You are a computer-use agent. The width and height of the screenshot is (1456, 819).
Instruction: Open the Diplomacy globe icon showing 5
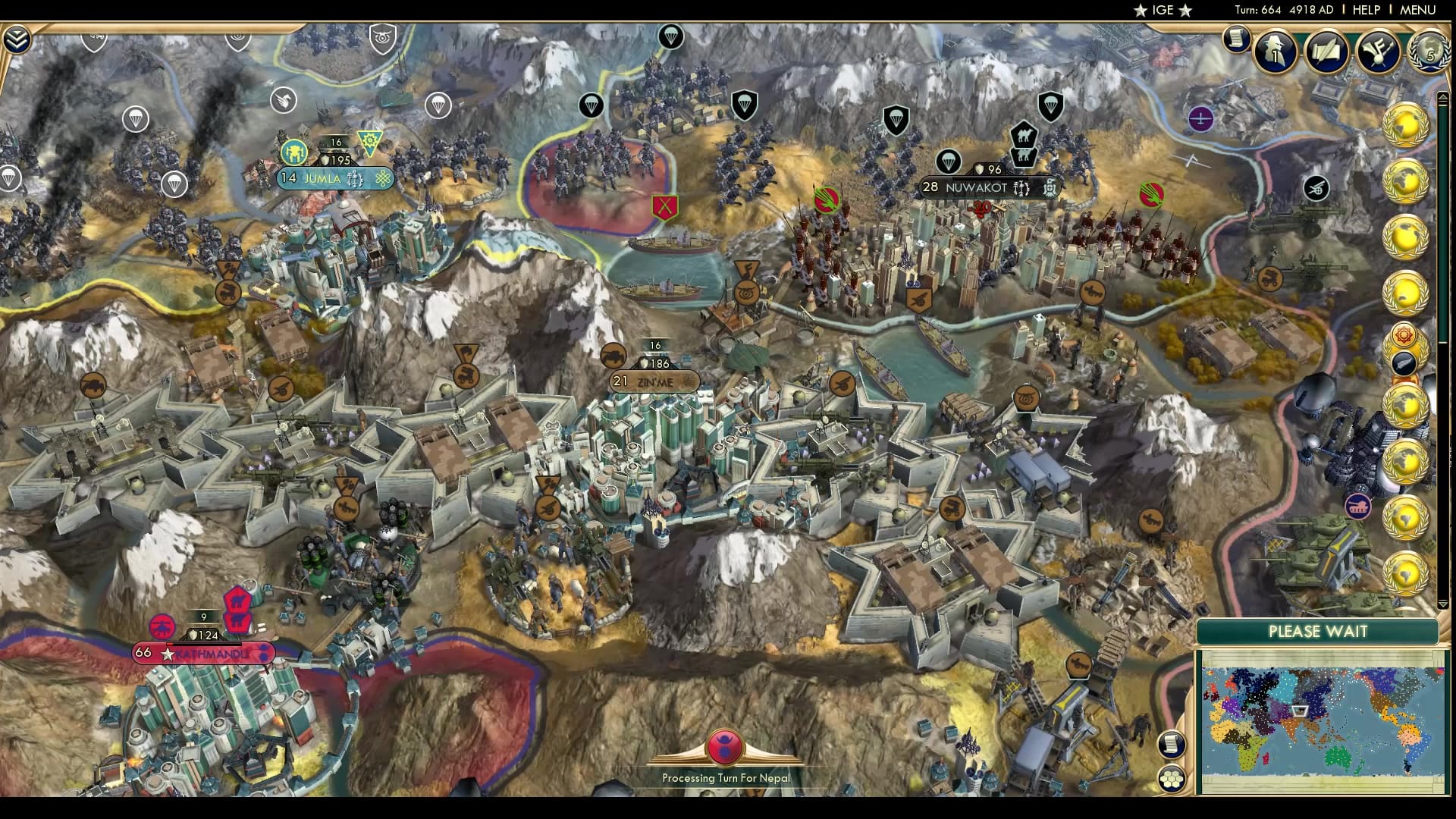pyautogui.click(x=1430, y=53)
